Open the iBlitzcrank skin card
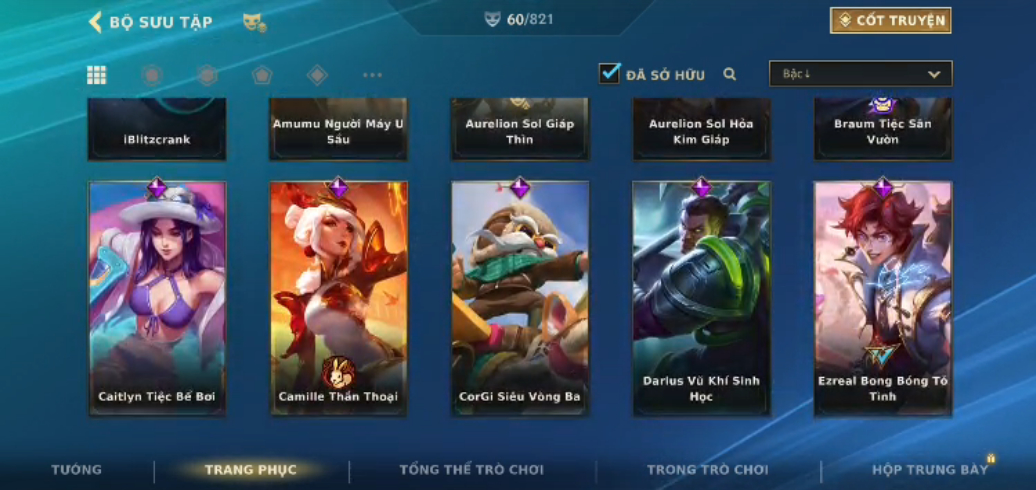The height and width of the screenshot is (490, 1036). pyautogui.click(x=157, y=130)
